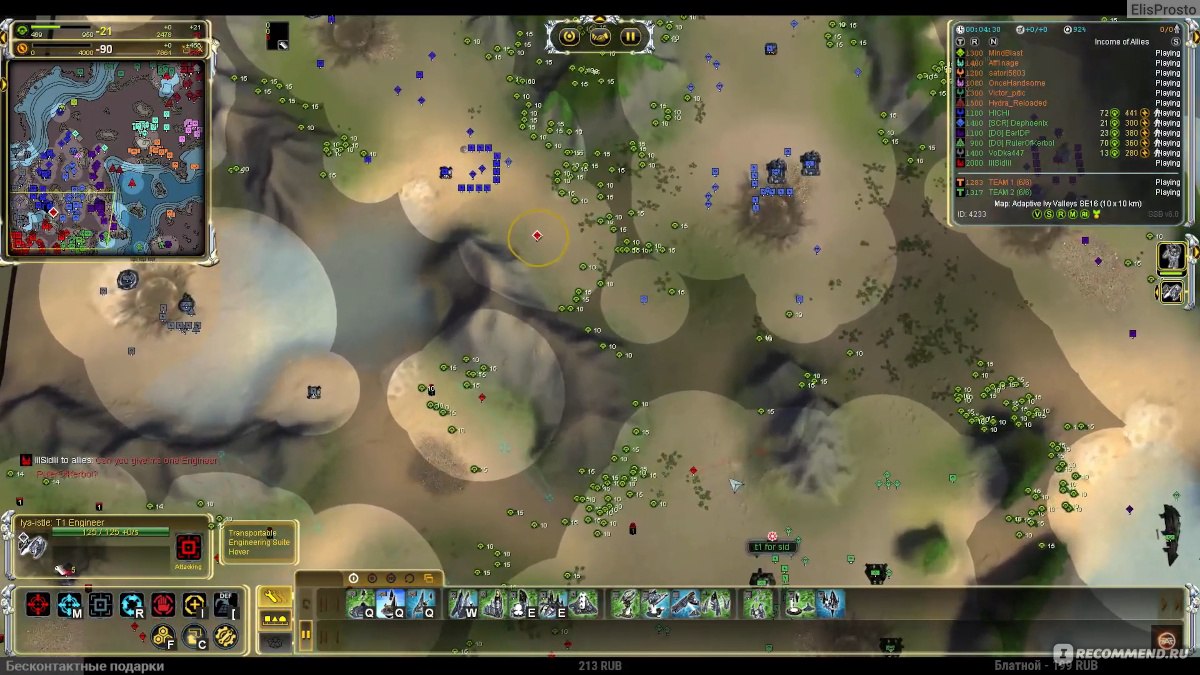The image size is (1200, 675).
Task: Switch to the shapes selection tab
Action: click(274, 619)
